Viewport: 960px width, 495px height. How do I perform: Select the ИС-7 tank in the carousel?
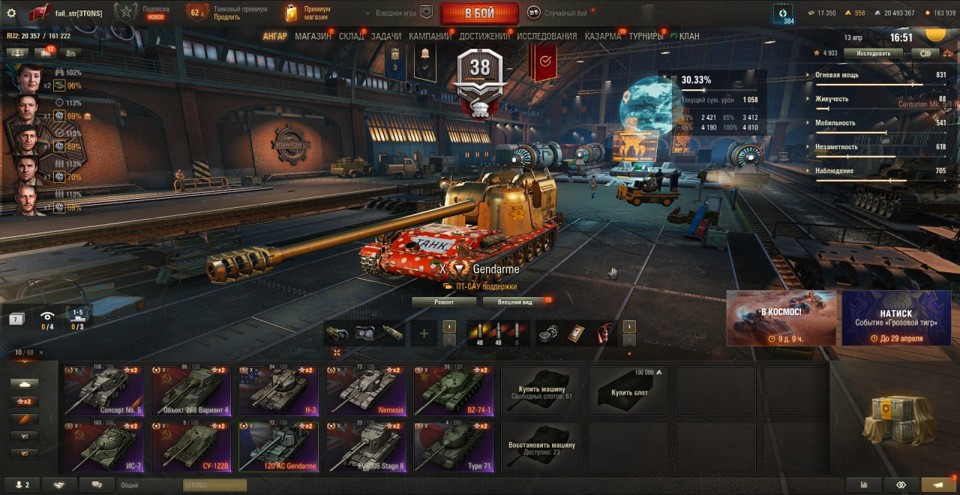tap(103, 445)
